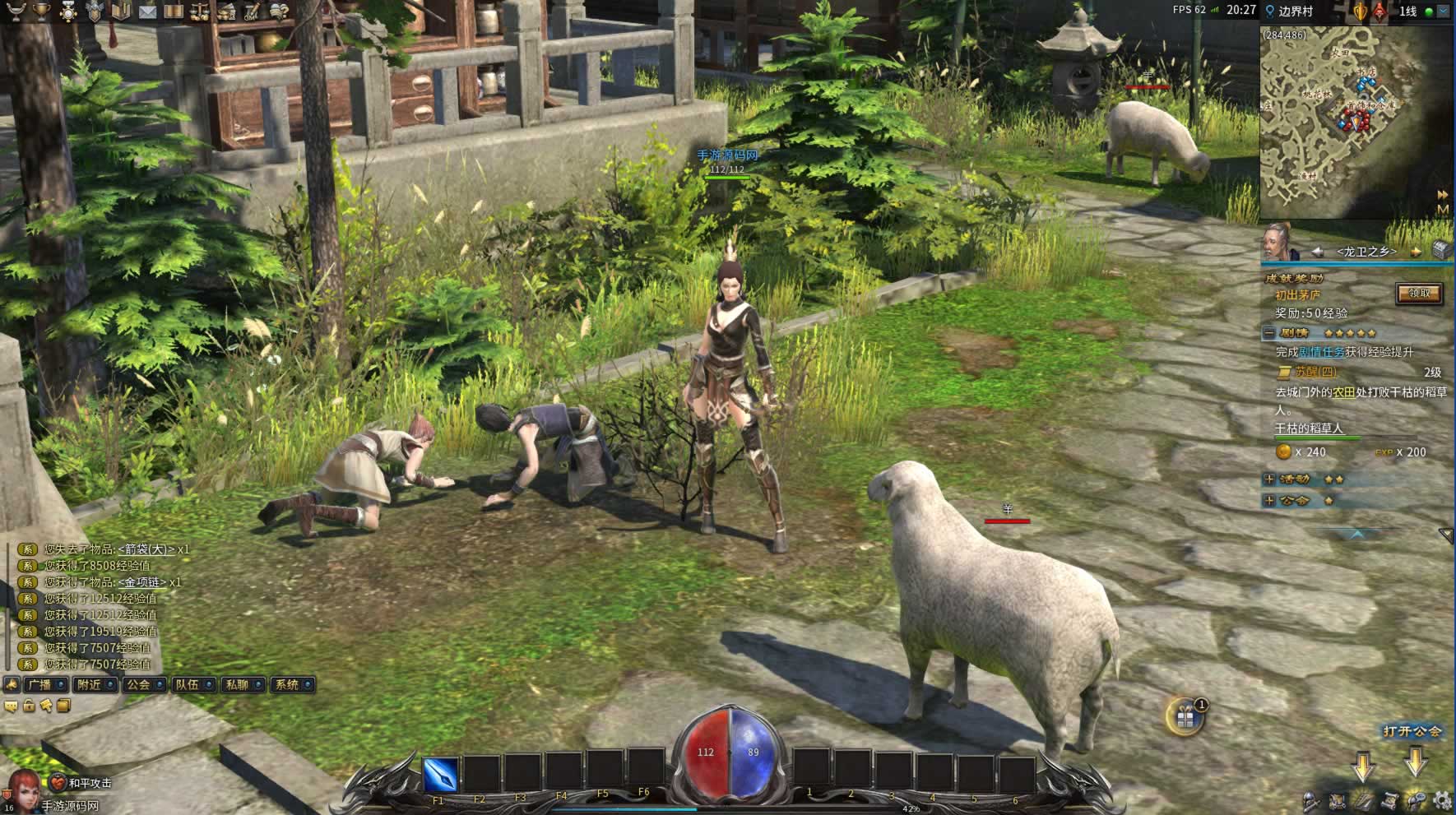Screen dimensions: 1456x815
Task: Open the full map with M button
Action: pyautogui.click(x=1442, y=210)
